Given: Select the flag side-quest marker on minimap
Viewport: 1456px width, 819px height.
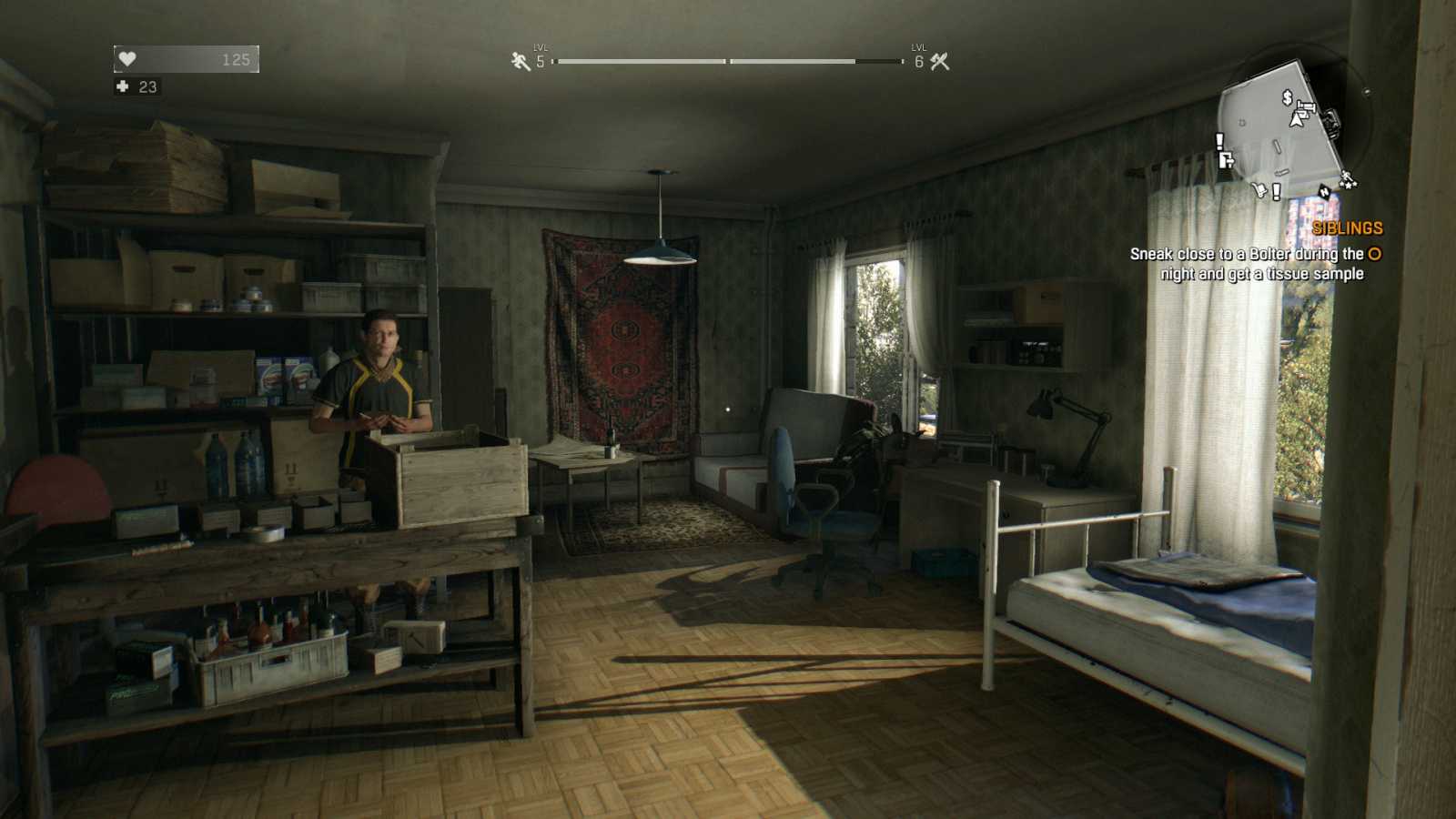Looking at the screenshot, I should 1227,159.
